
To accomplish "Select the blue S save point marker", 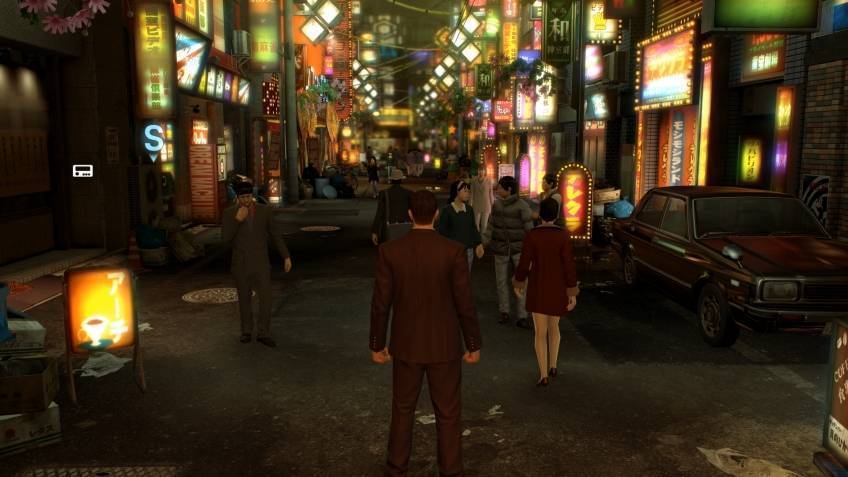I will pos(153,137).
